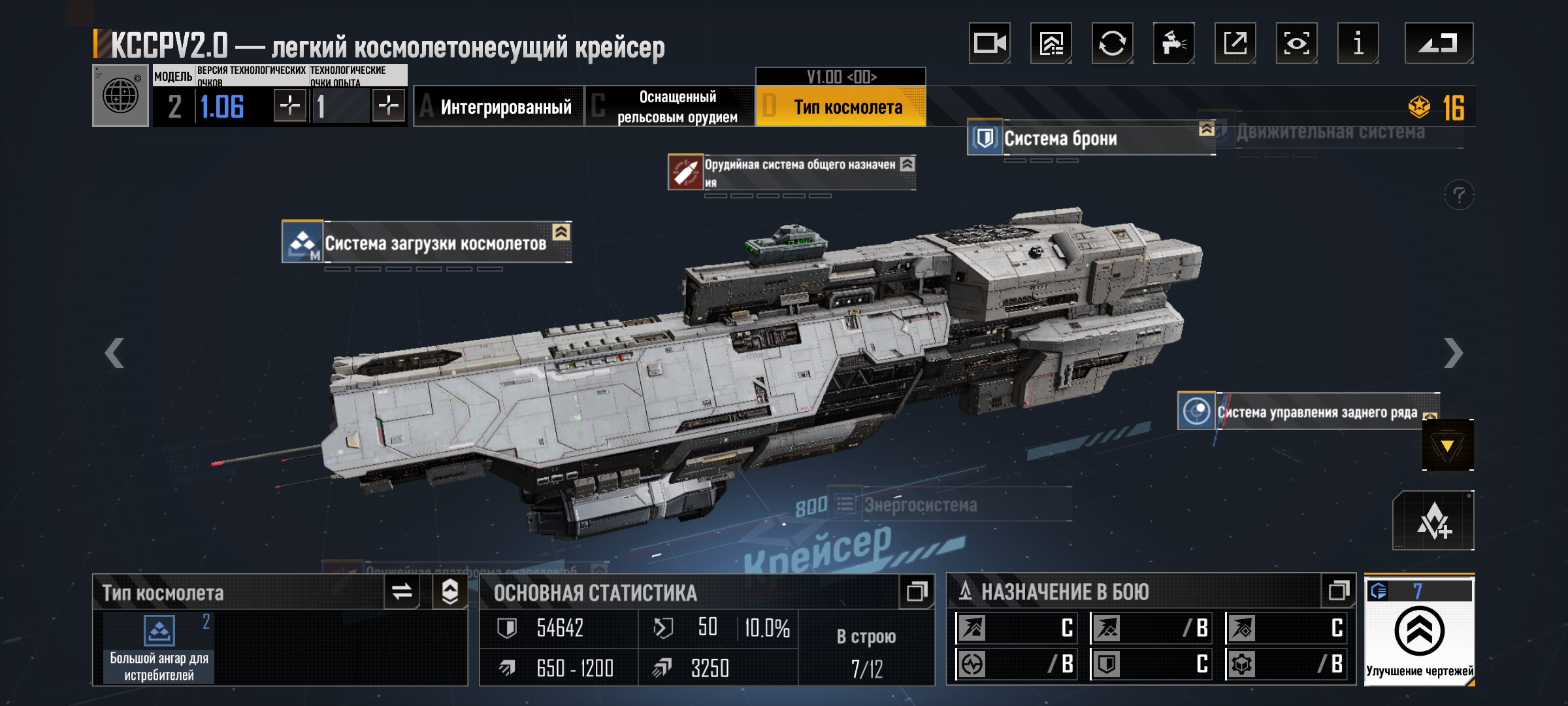Click the spray paint icon
Image resolution: width=1568 pixels, height=706 pixels.
(1173, 44)
